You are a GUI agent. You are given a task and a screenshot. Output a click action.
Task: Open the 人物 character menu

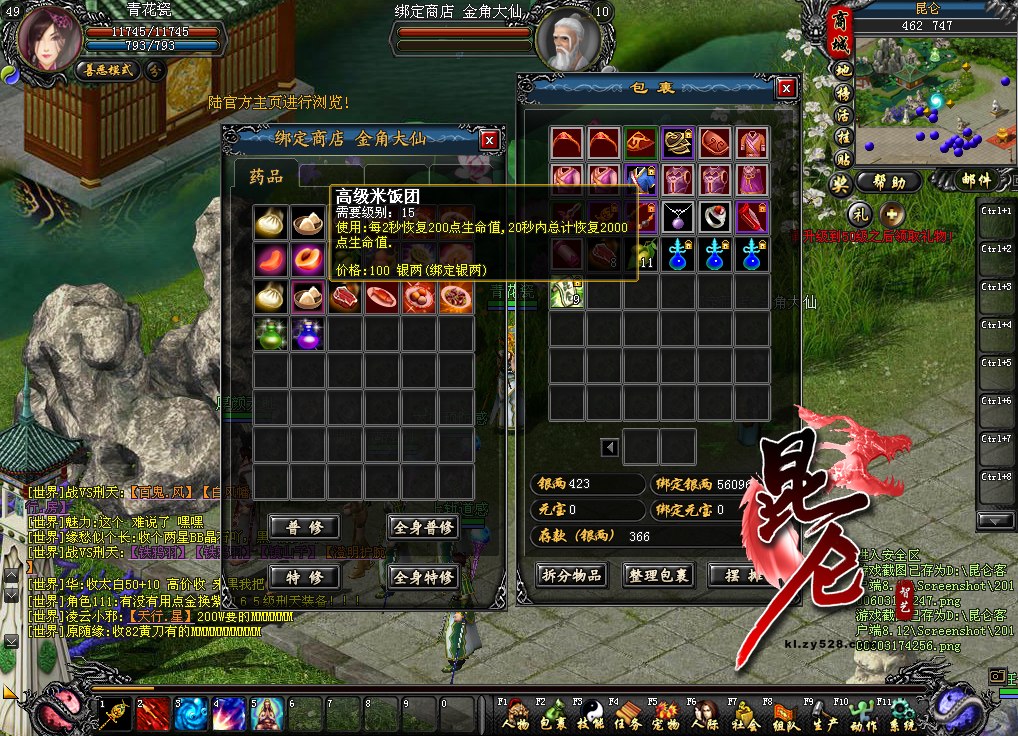(x=515, y=716)
